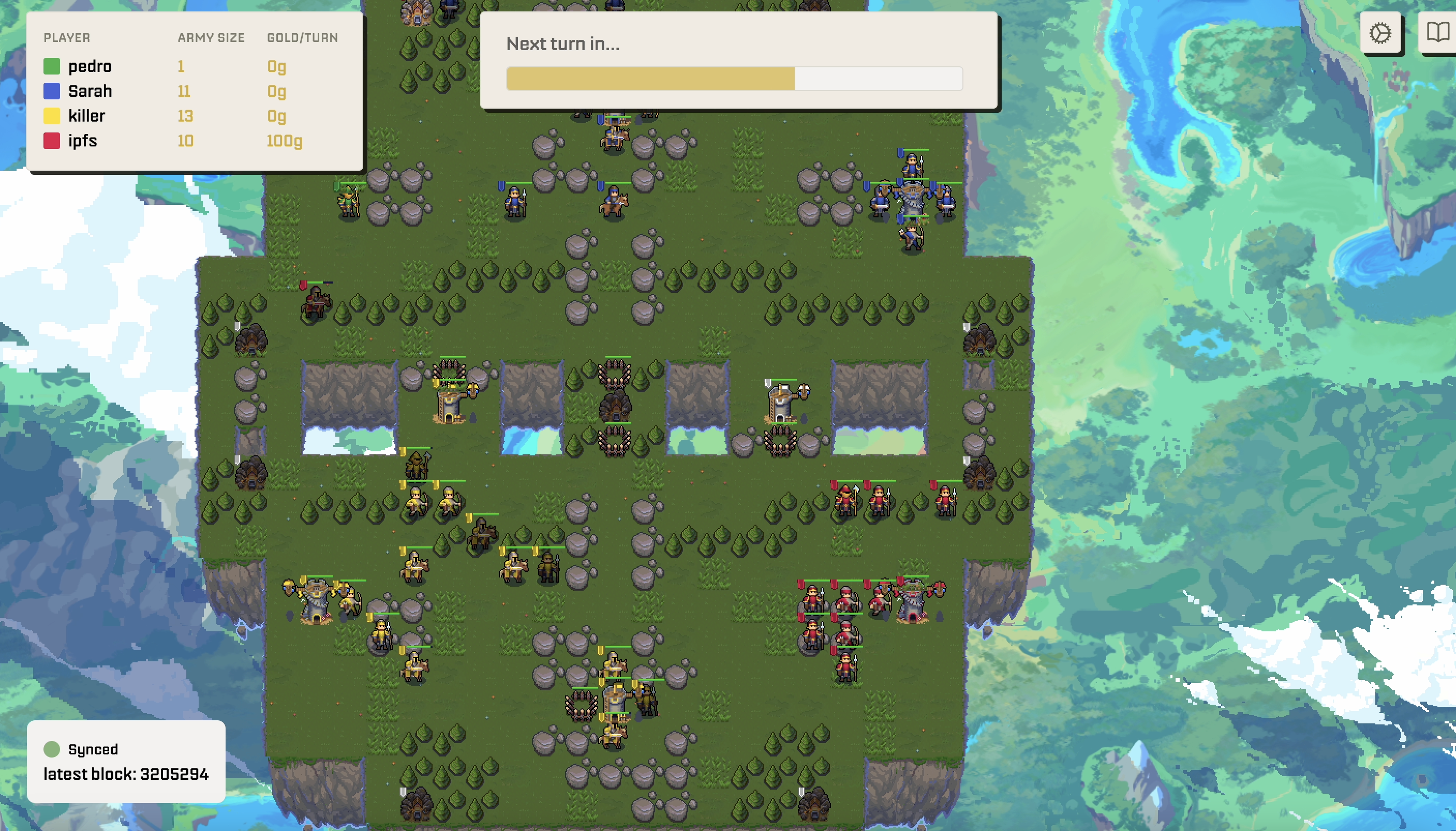Select pedro in the player list
The height and width of the screenshot is (831, 1456).
pos(90,66)
